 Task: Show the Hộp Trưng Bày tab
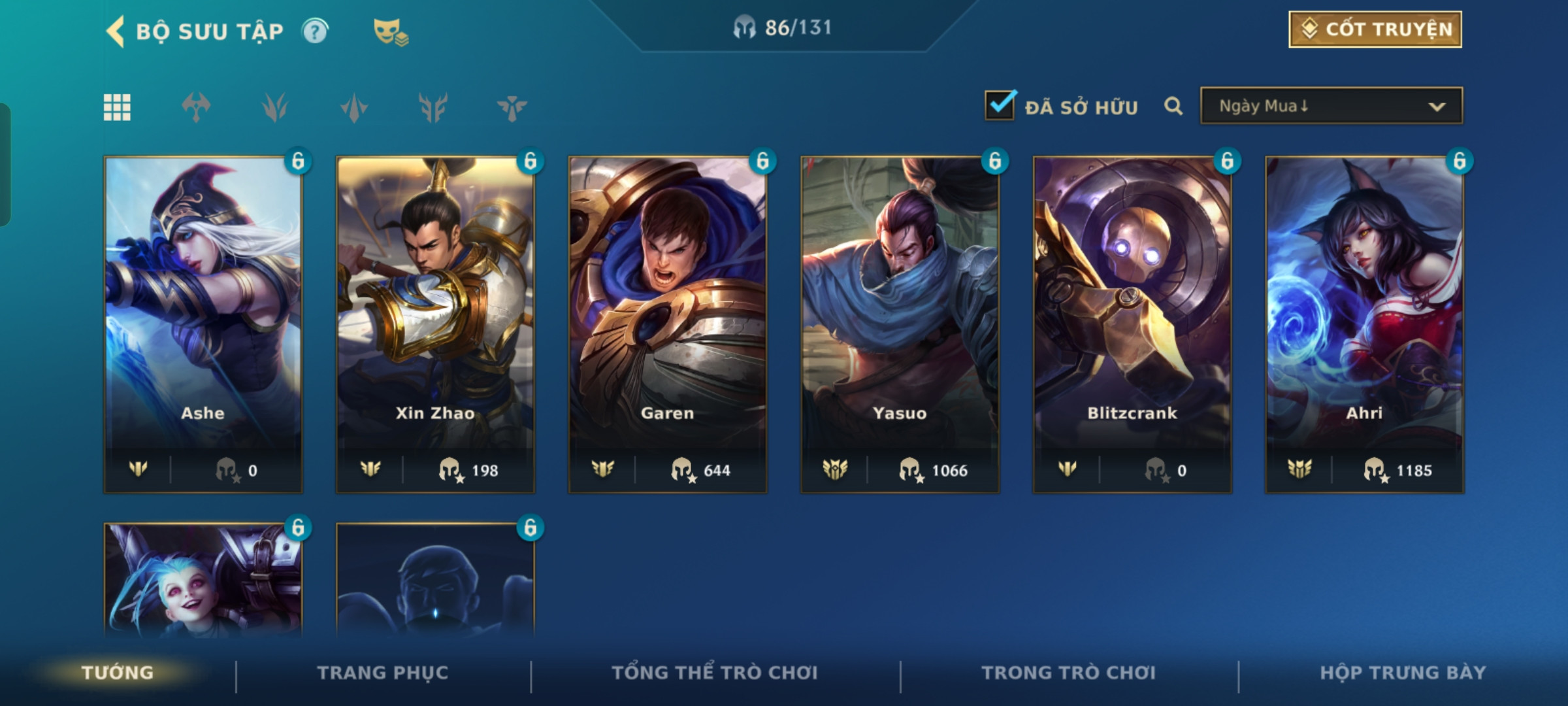pos(1403,673)
